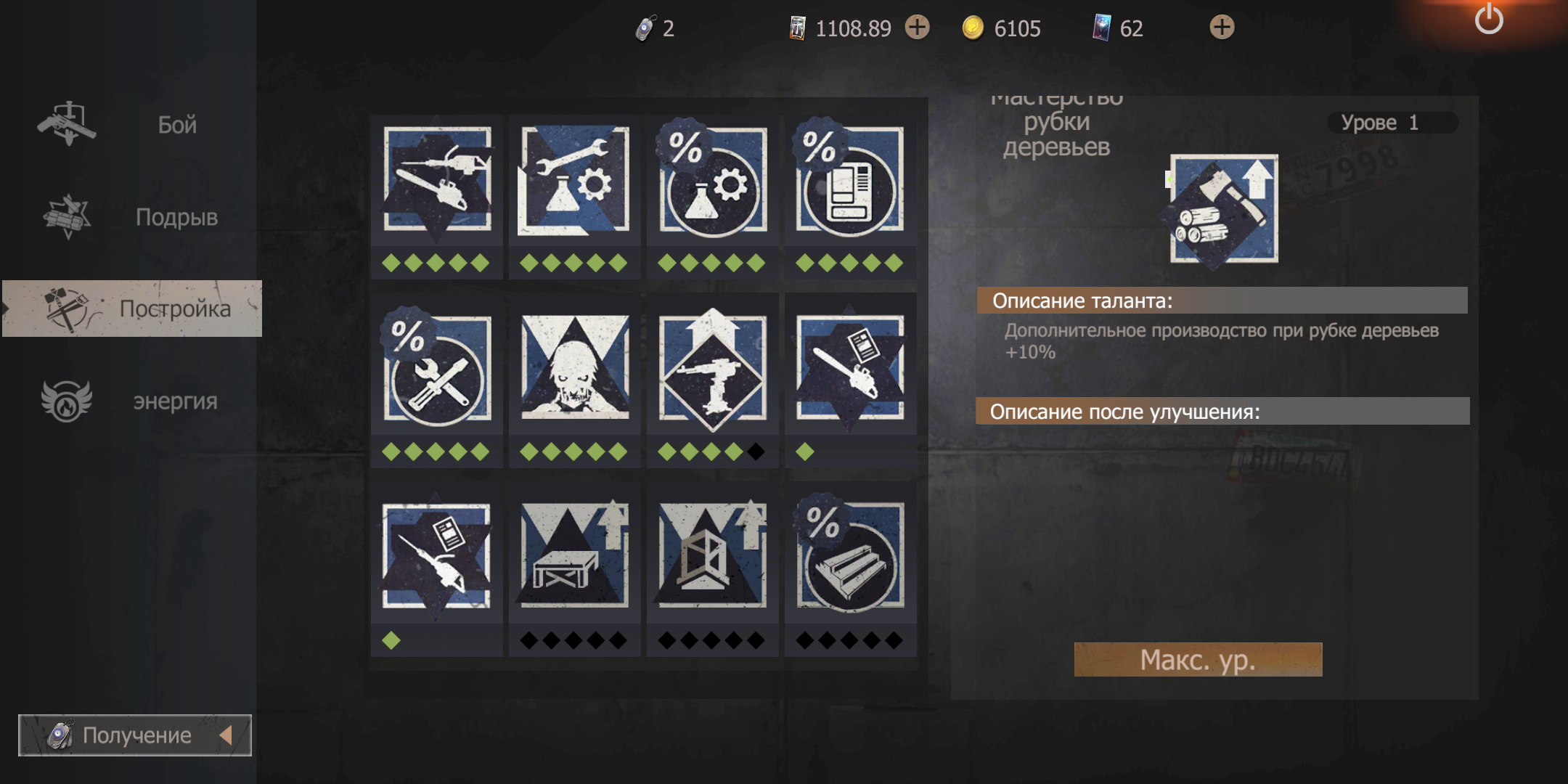1568x784 pixels.
Task: Select the percent wrench and screwdriver talent
Action: coord(437,368)
